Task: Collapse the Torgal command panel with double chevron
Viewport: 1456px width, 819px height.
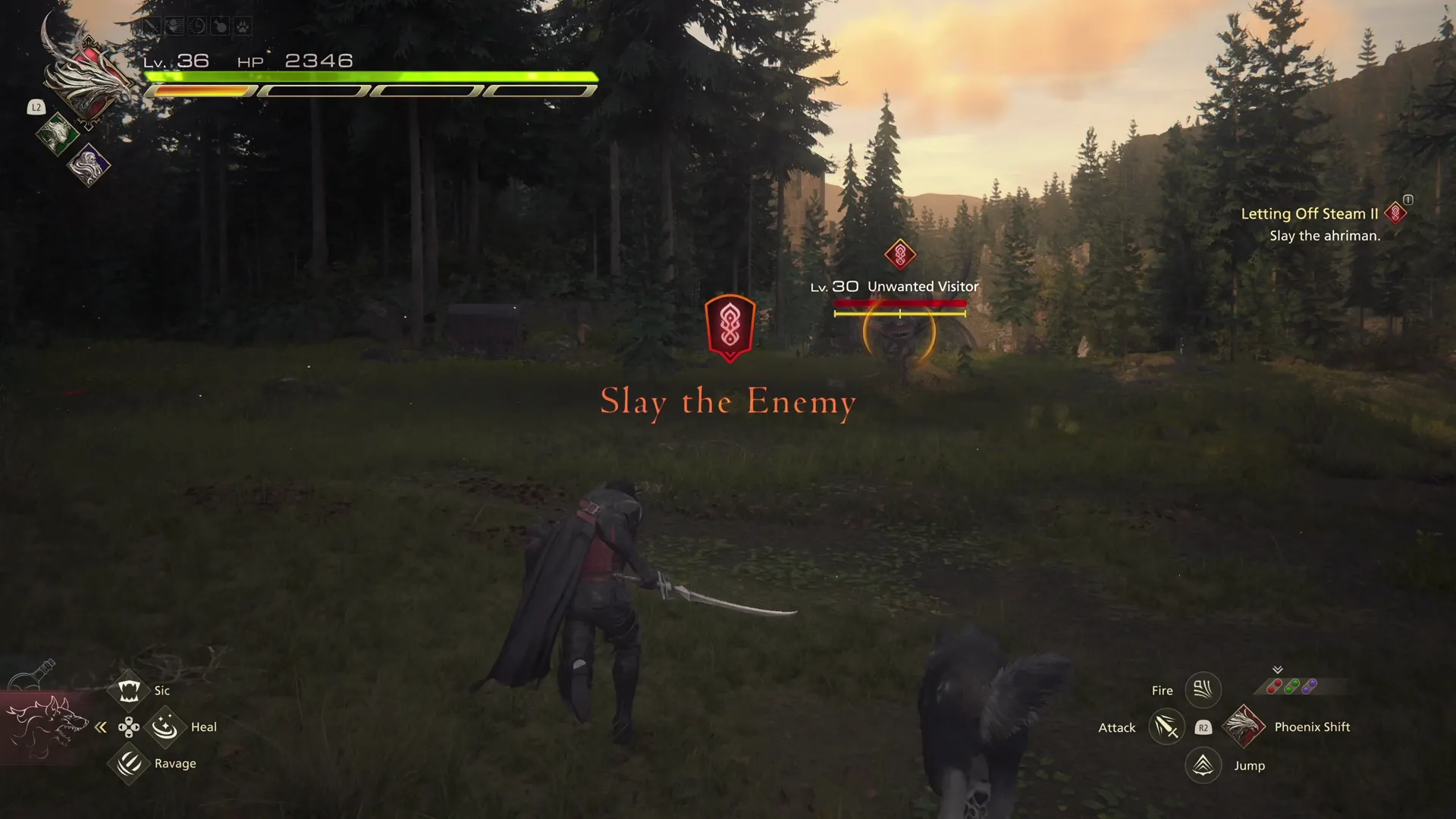Action: point(101,726)
